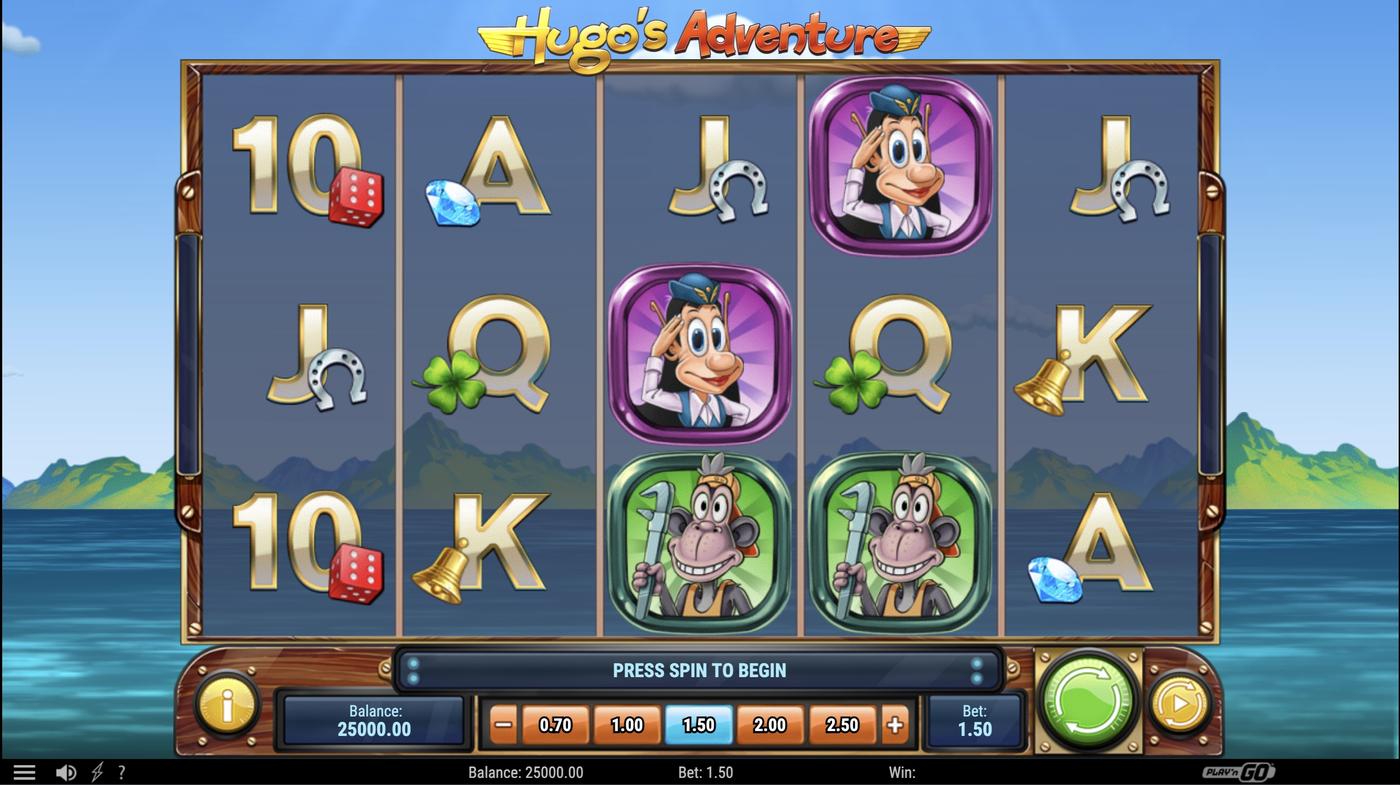Mute the game sound

pos(66,771)
